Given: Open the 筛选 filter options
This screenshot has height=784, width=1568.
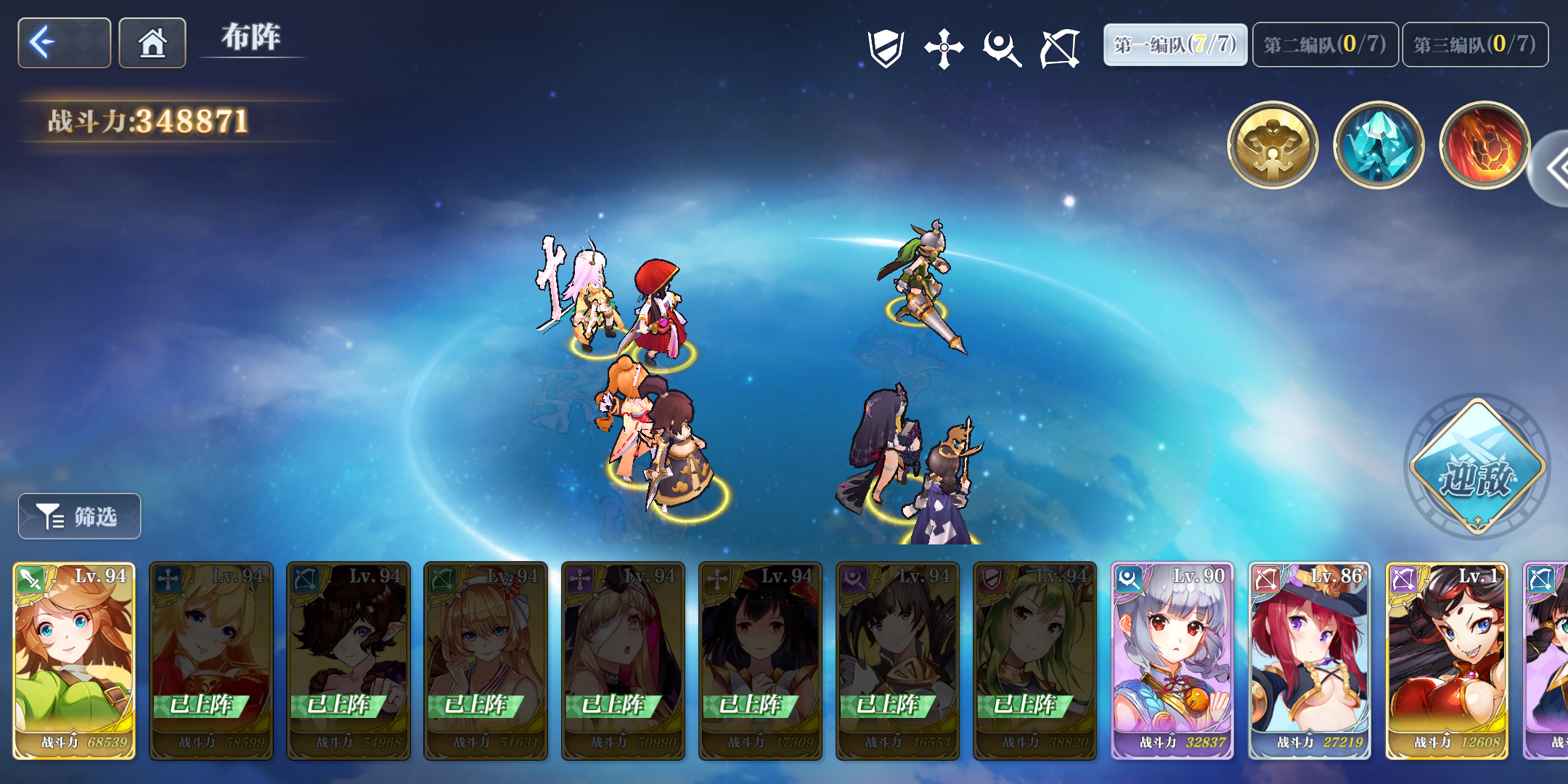Looking at the screenshot, I should (x=79, y=516).
